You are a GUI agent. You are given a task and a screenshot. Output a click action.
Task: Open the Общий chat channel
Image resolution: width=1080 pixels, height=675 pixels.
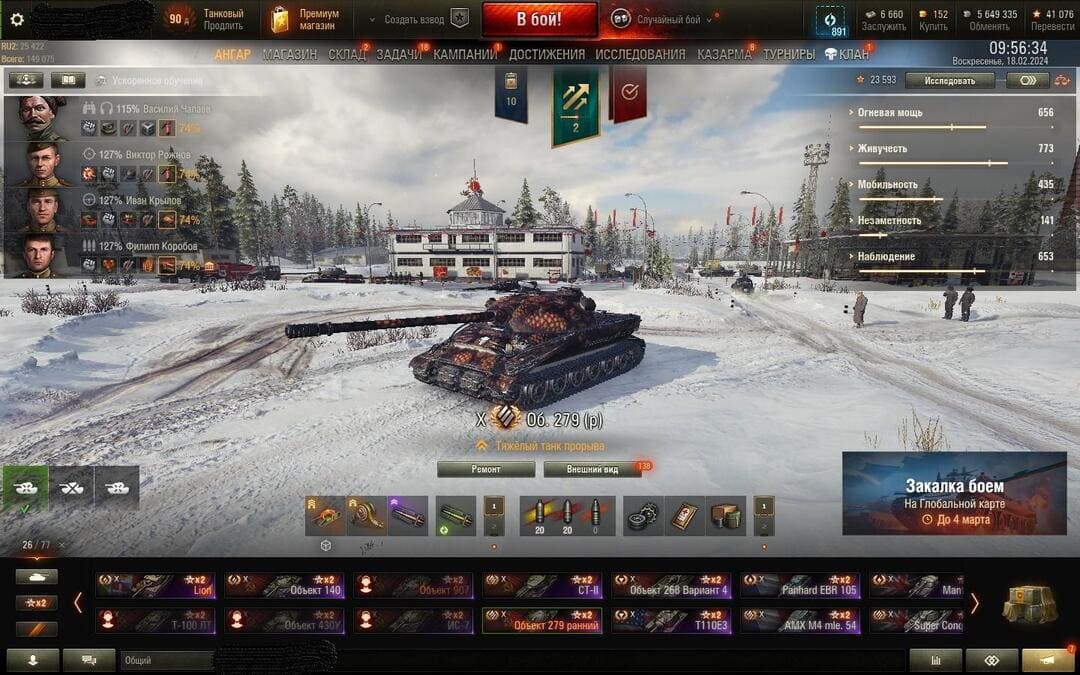pos(165,660)
